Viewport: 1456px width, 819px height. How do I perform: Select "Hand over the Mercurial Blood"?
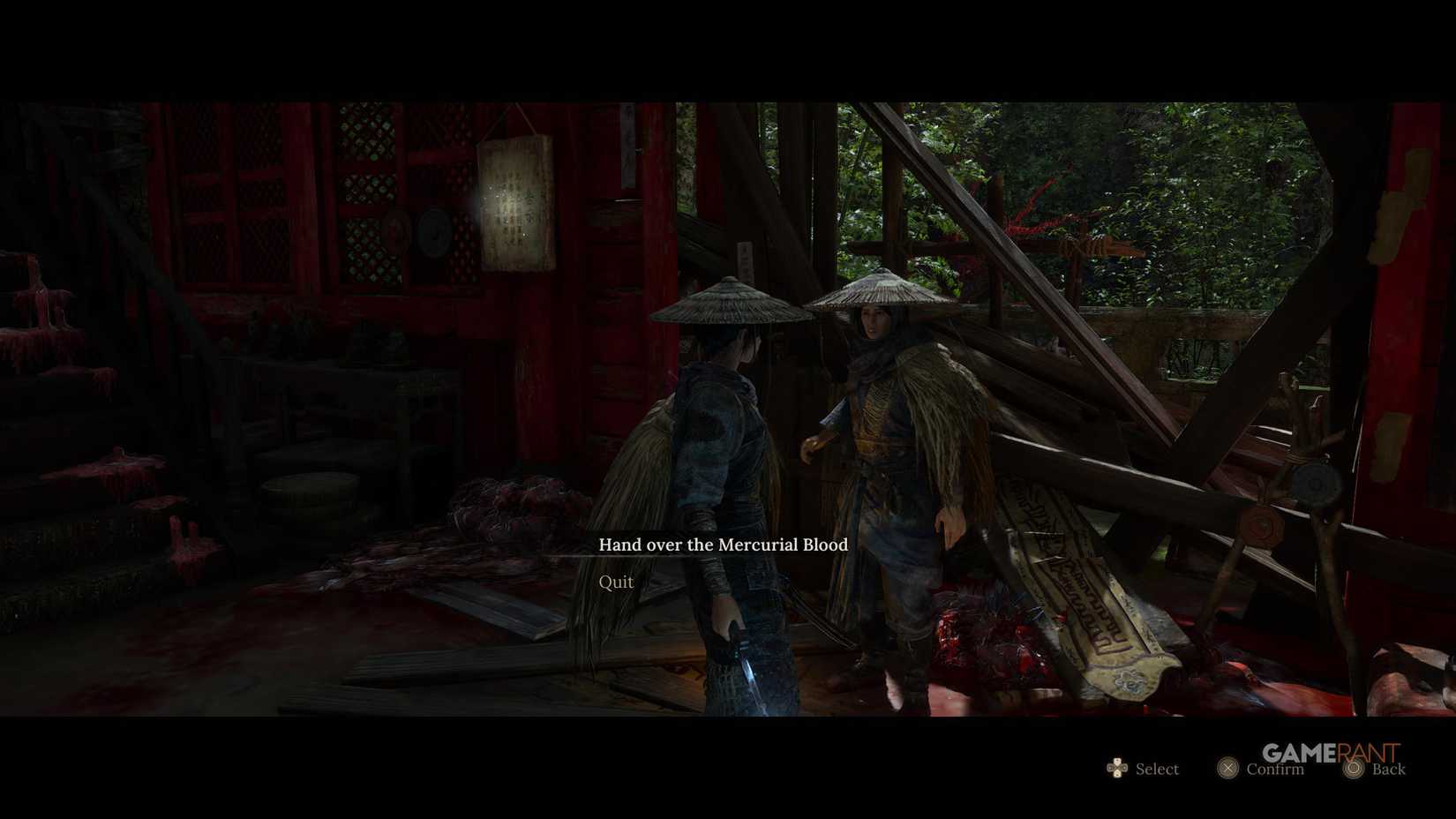click(x=726, y=545)
